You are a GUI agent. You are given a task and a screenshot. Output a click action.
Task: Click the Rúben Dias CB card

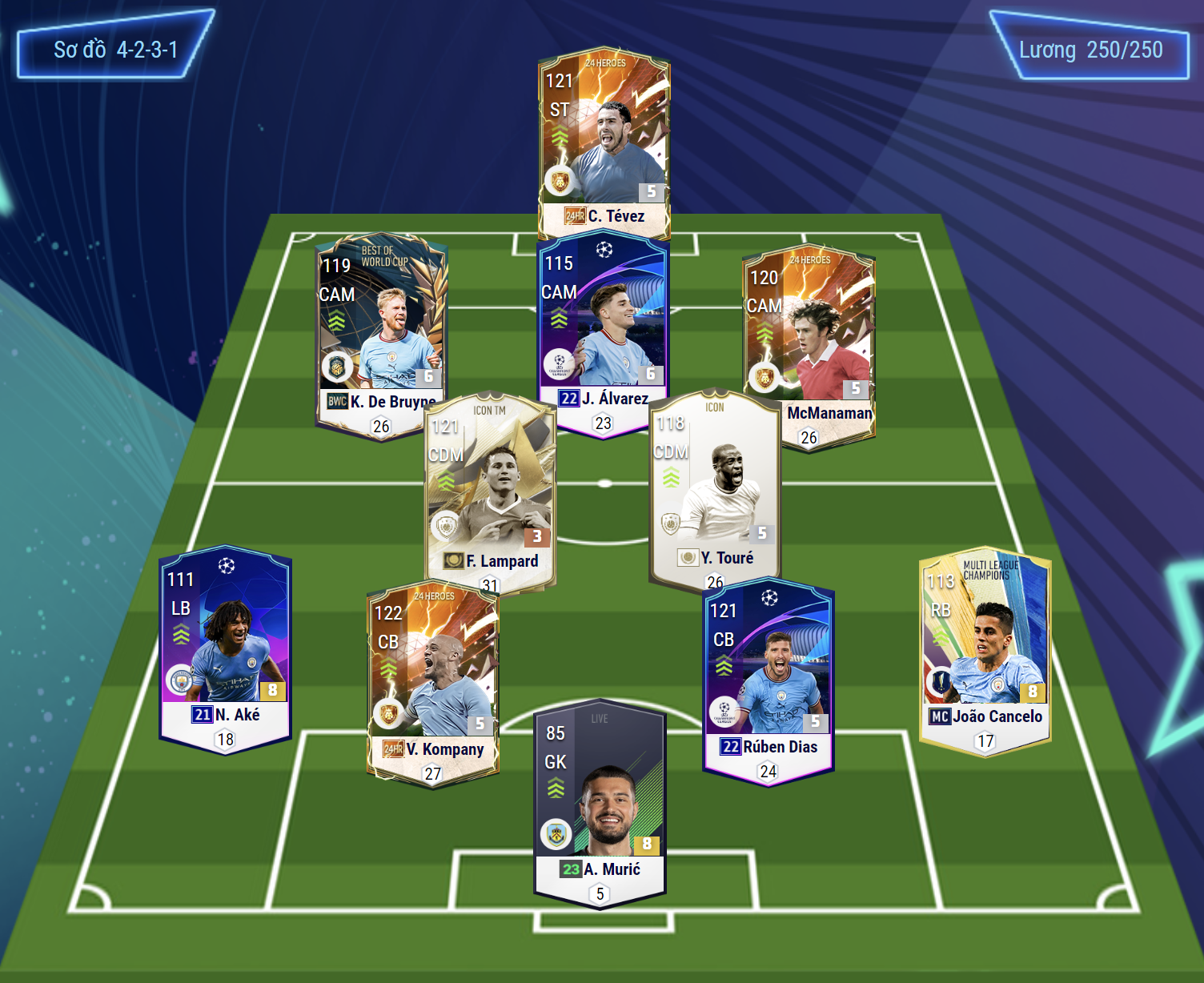[769, 676]
